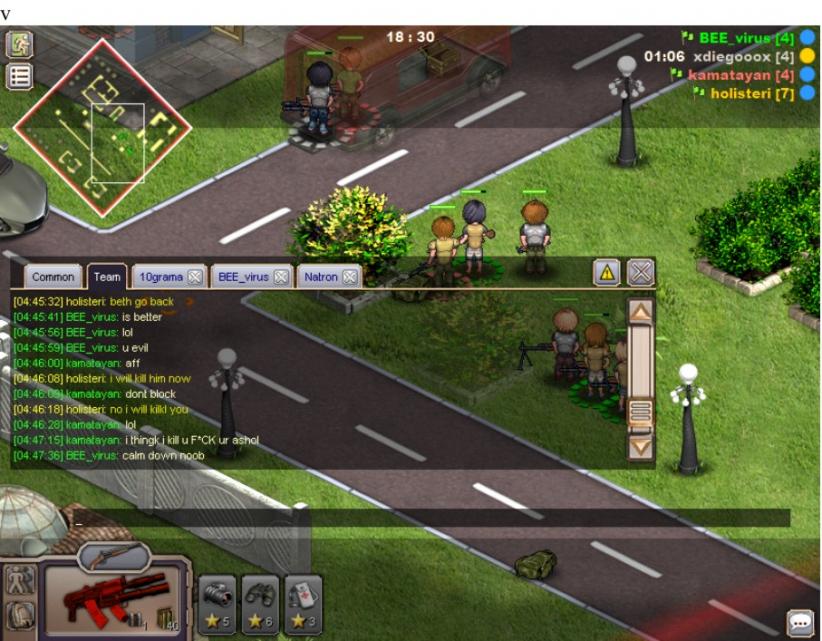Switch to the Common chat tab
This screenshot has height=641, width=822.
coord(53,277)
